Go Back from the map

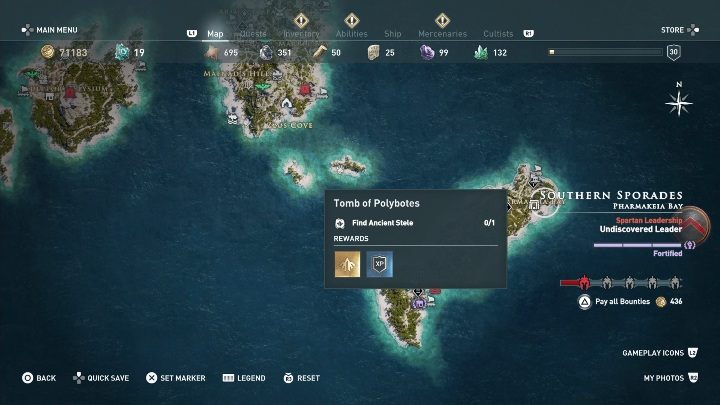click(40, 378)
